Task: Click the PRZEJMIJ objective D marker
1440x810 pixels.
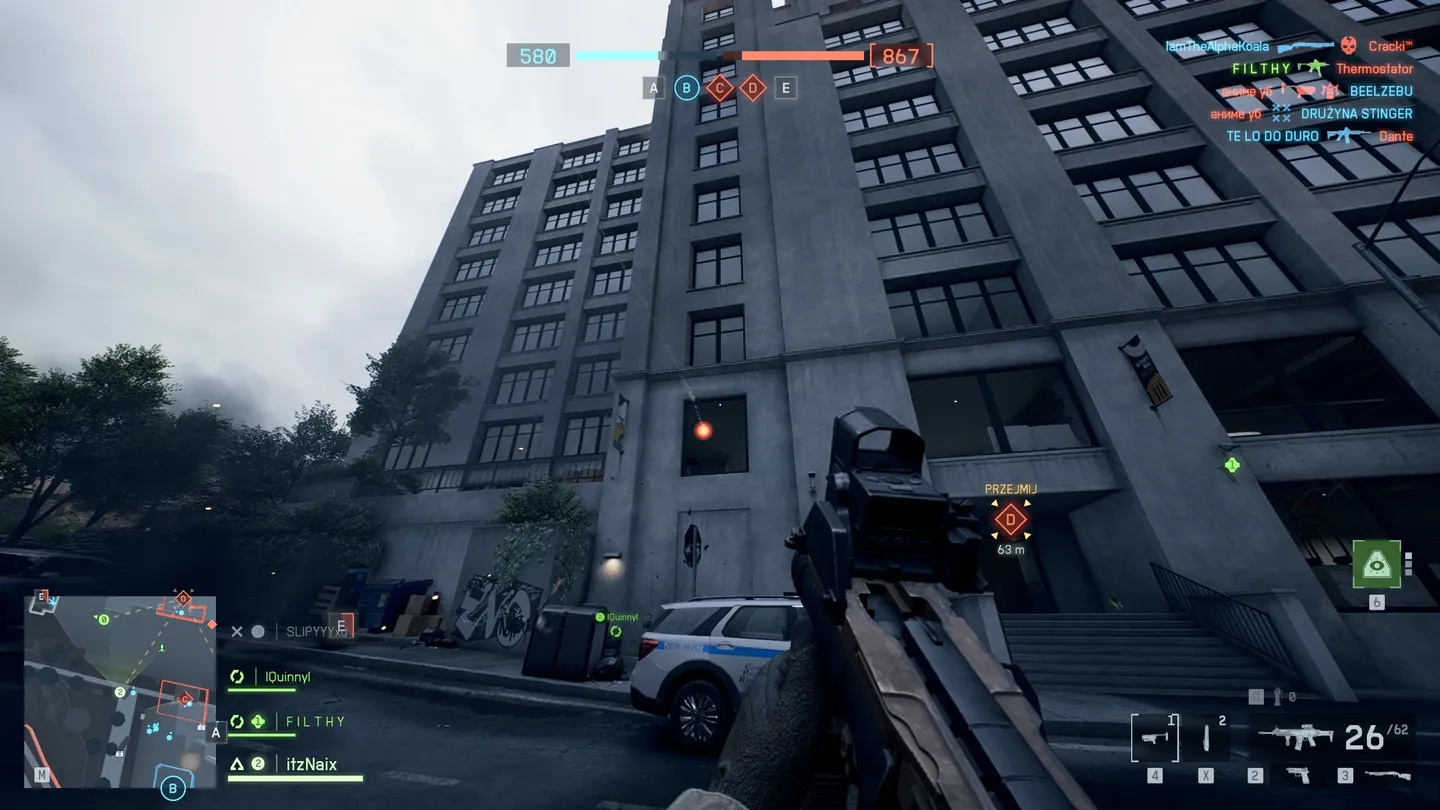Action: click(1010, 519)
